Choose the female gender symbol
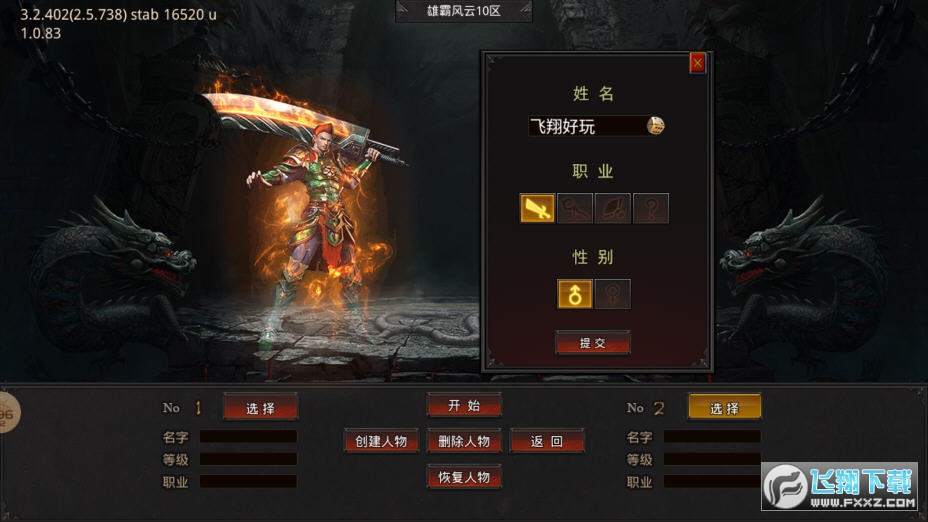Viewport: 928px width, 522px height. 612,294
